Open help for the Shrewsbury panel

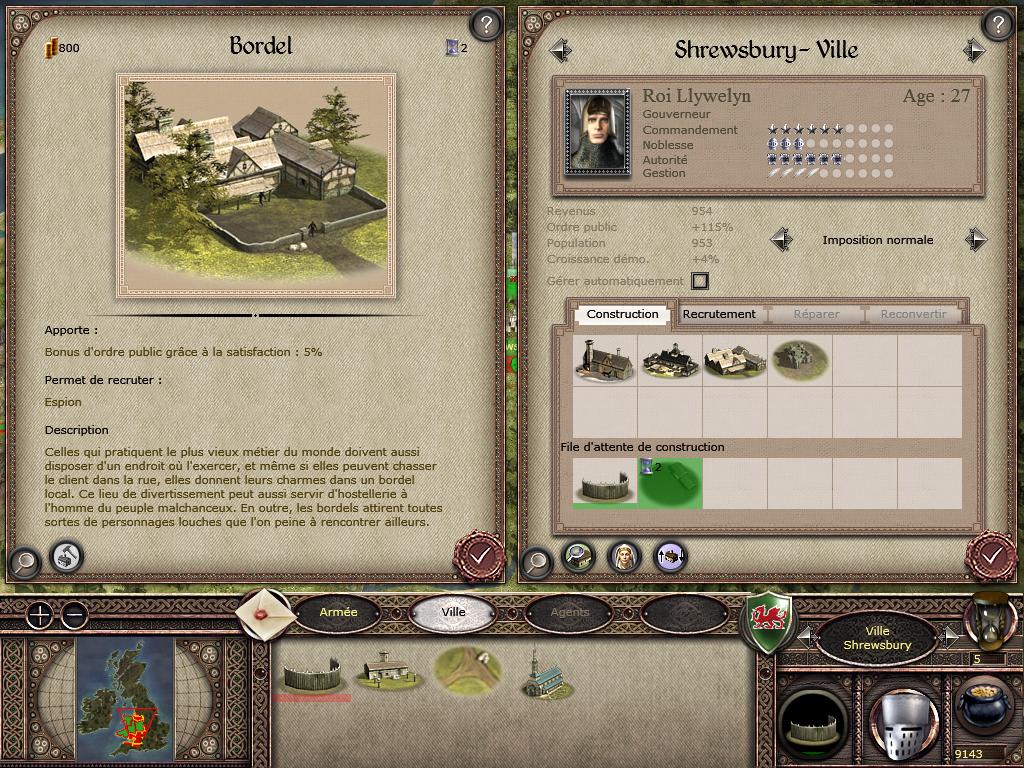(996, 23)
